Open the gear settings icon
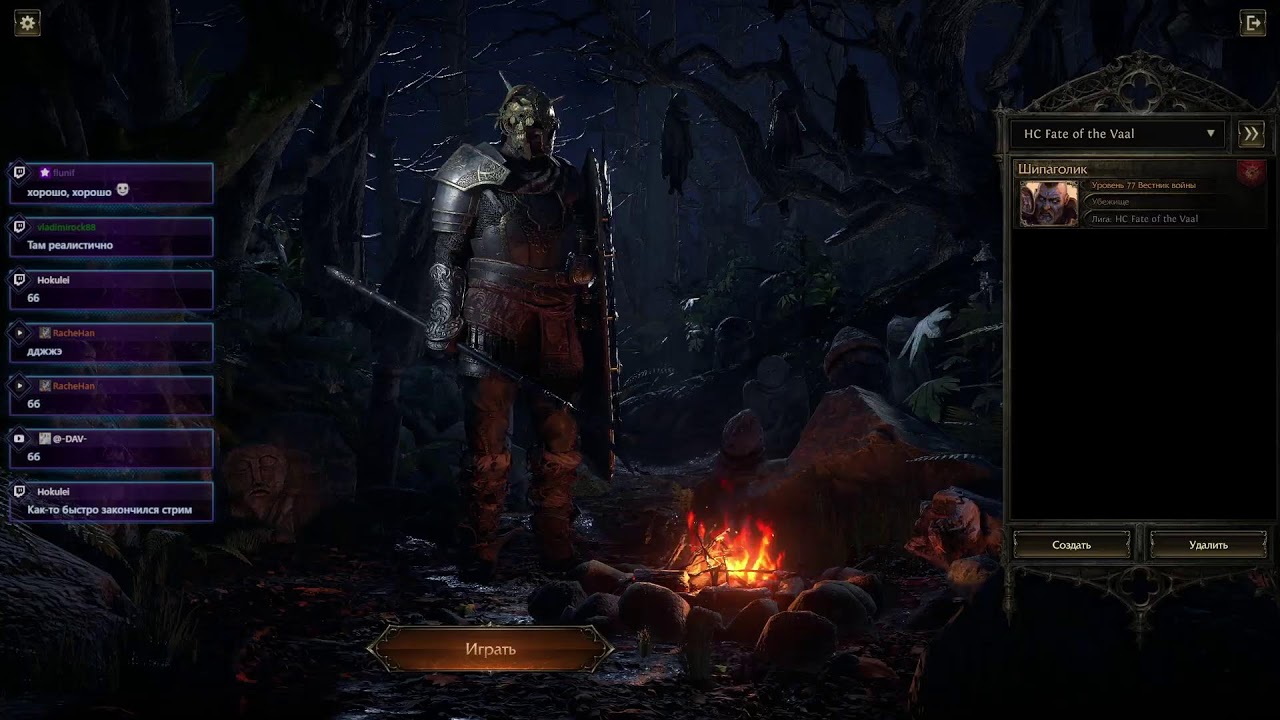The height and width of the screenshot is (720, 1280). click(x=27, y=23)
